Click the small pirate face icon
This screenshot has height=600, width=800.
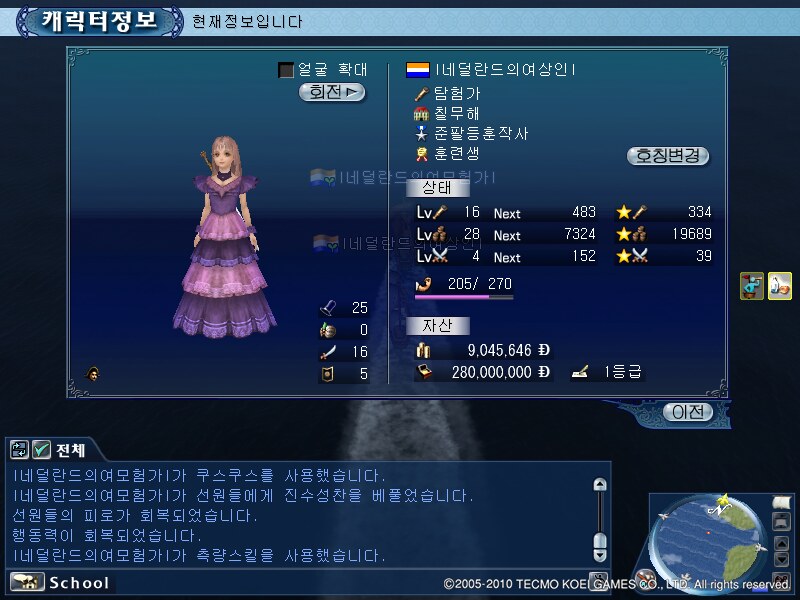point(94,374)
